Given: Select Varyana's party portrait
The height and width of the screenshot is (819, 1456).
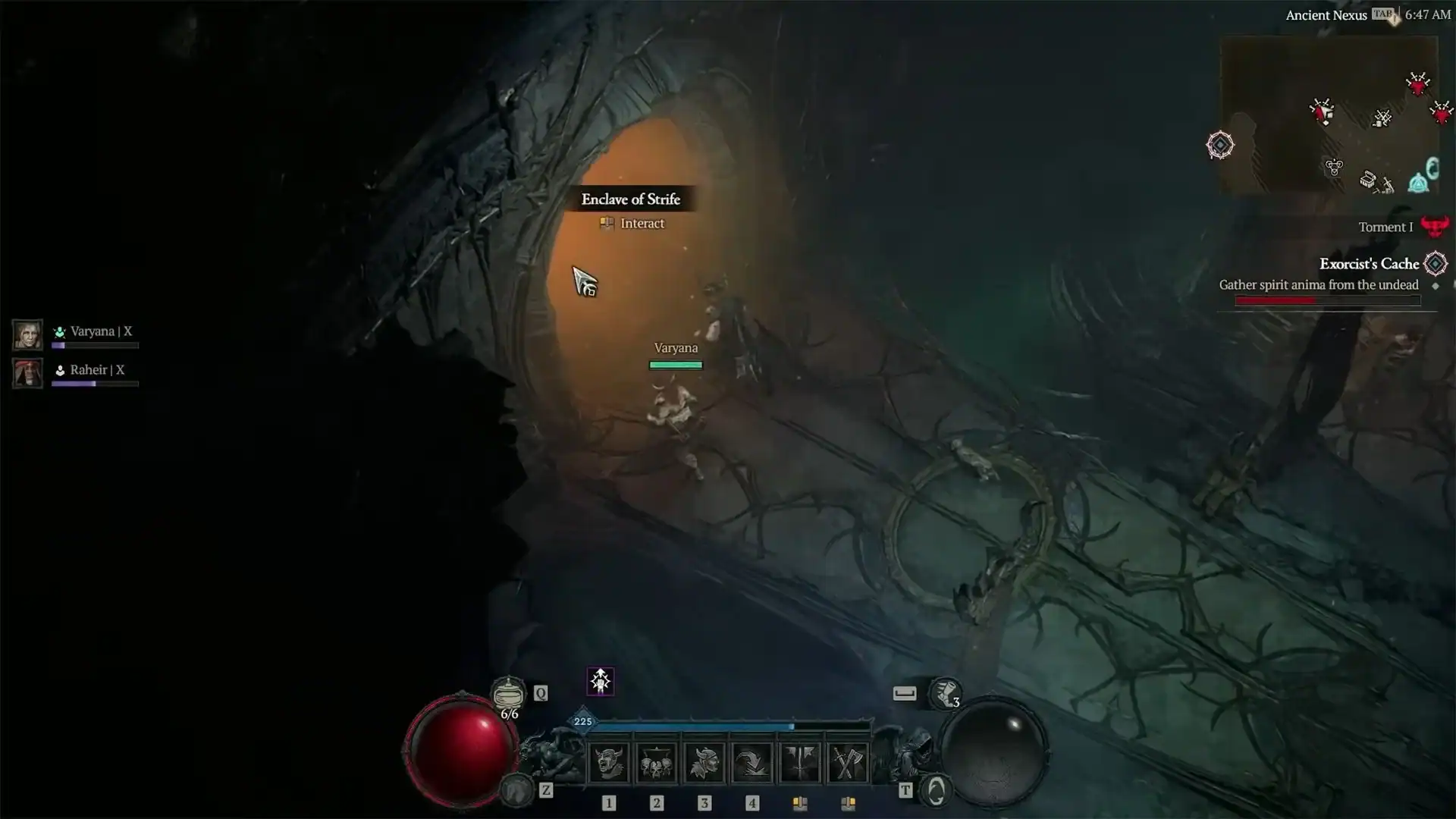Looking at the screenshot, I should point(27,334).
